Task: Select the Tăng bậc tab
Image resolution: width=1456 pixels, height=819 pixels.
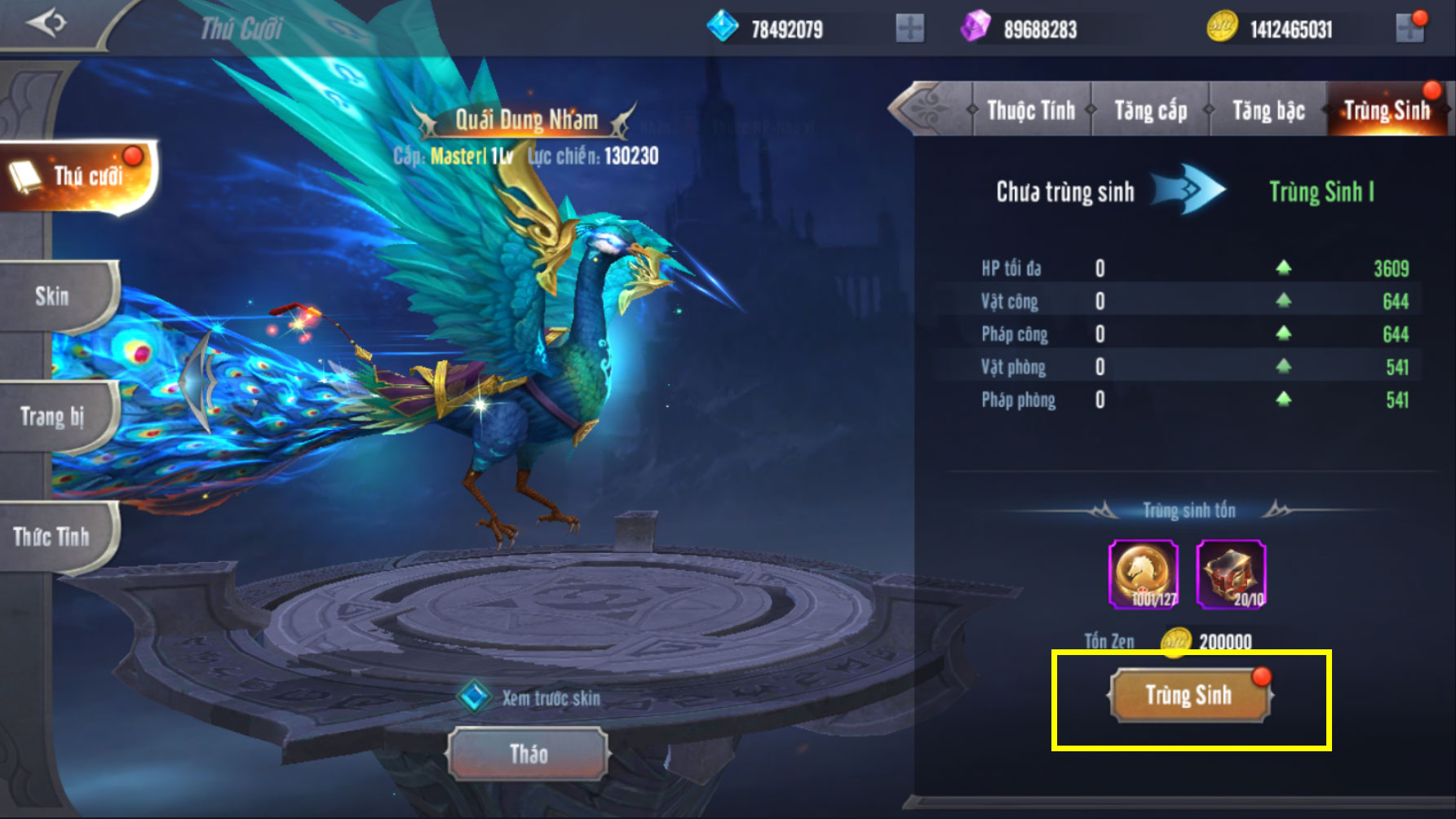Action: (x=1268, y=111)
